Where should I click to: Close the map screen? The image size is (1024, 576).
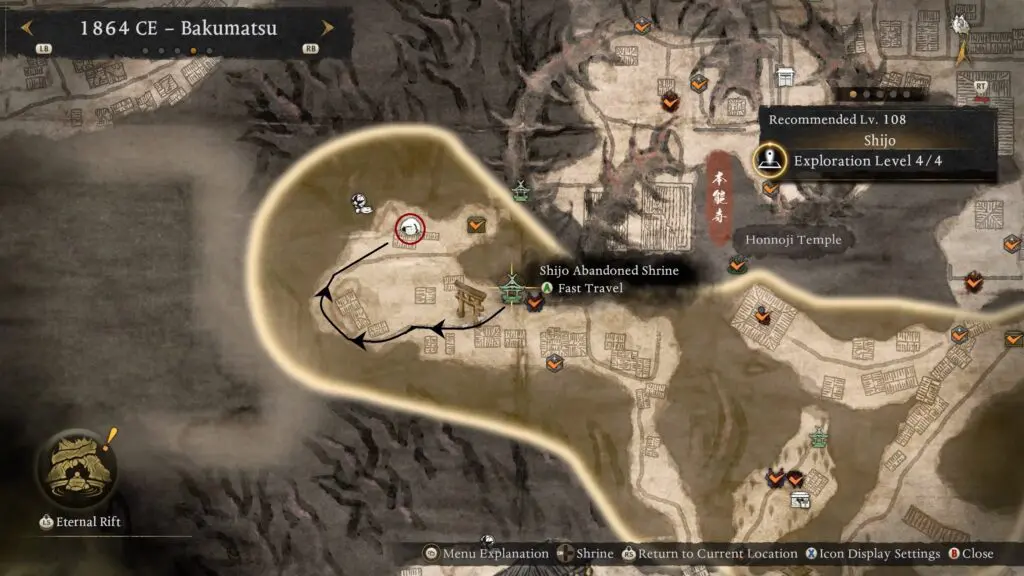pyautogui.click(x=970, y=553)
